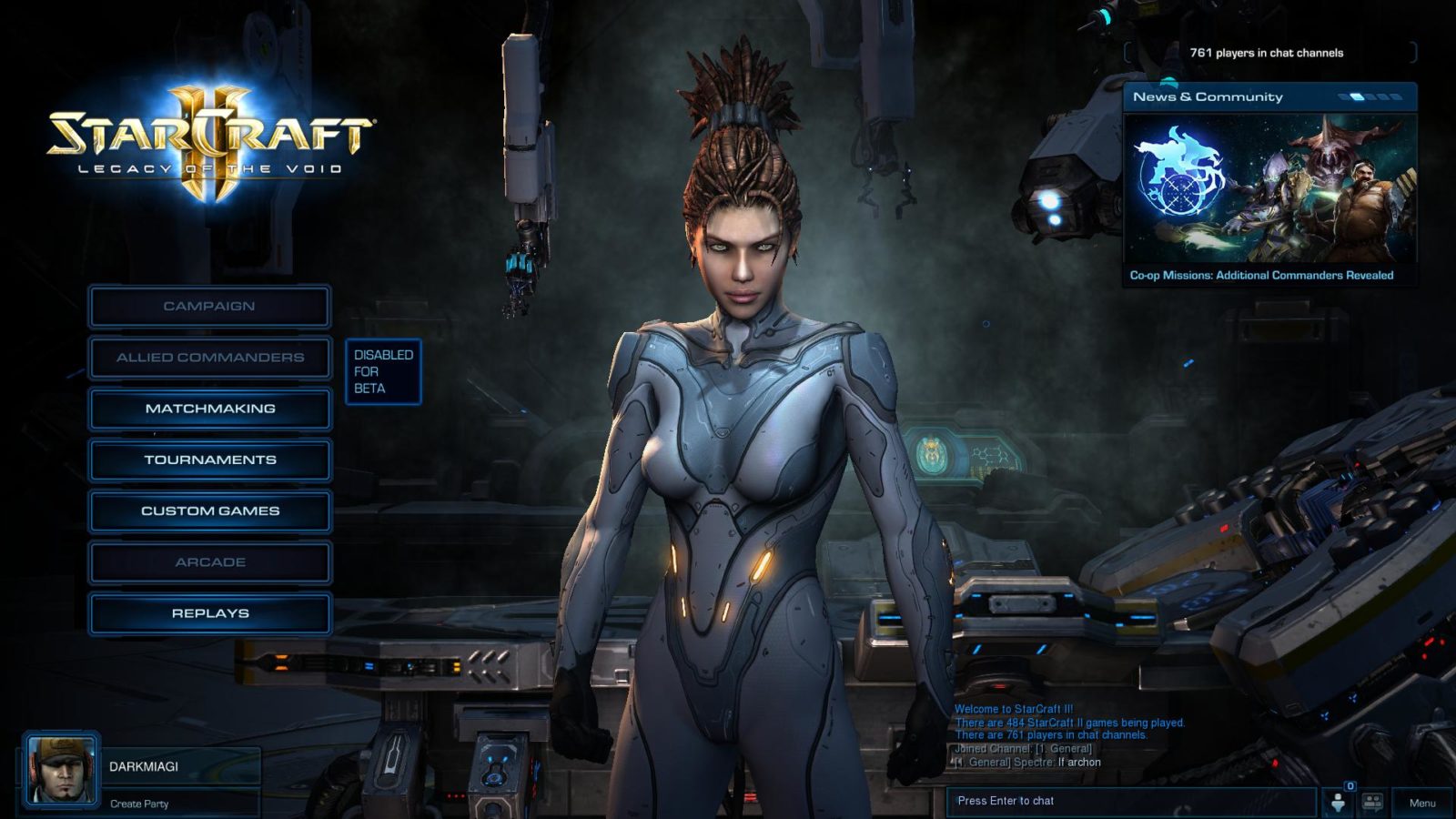
Task: Open the Co-op Missions news article image
Action: click(1269, 187)
